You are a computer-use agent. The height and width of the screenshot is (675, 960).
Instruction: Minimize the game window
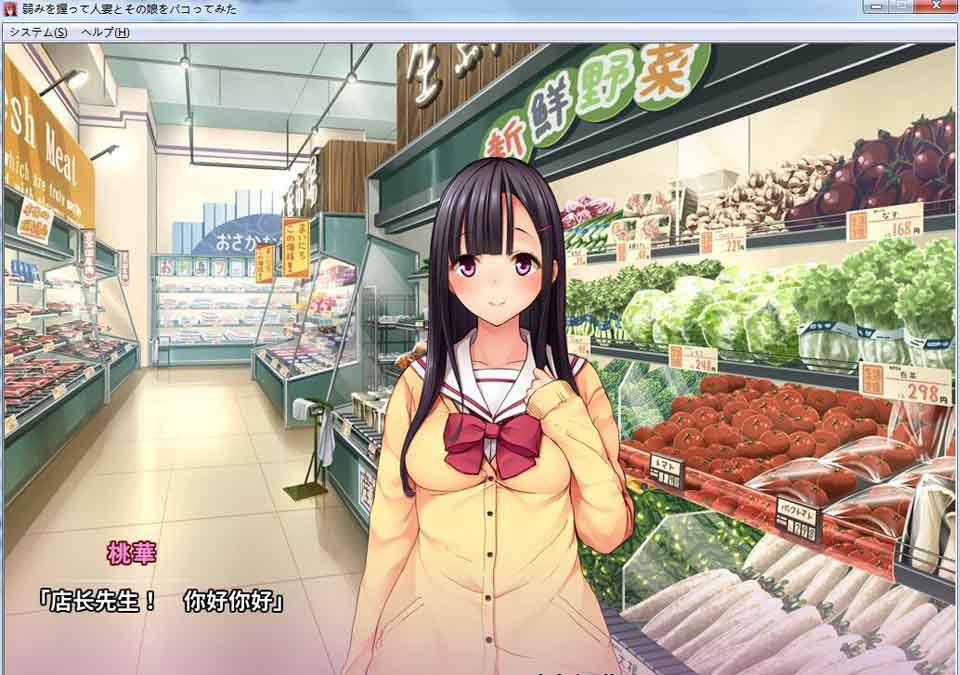[876, 6]
